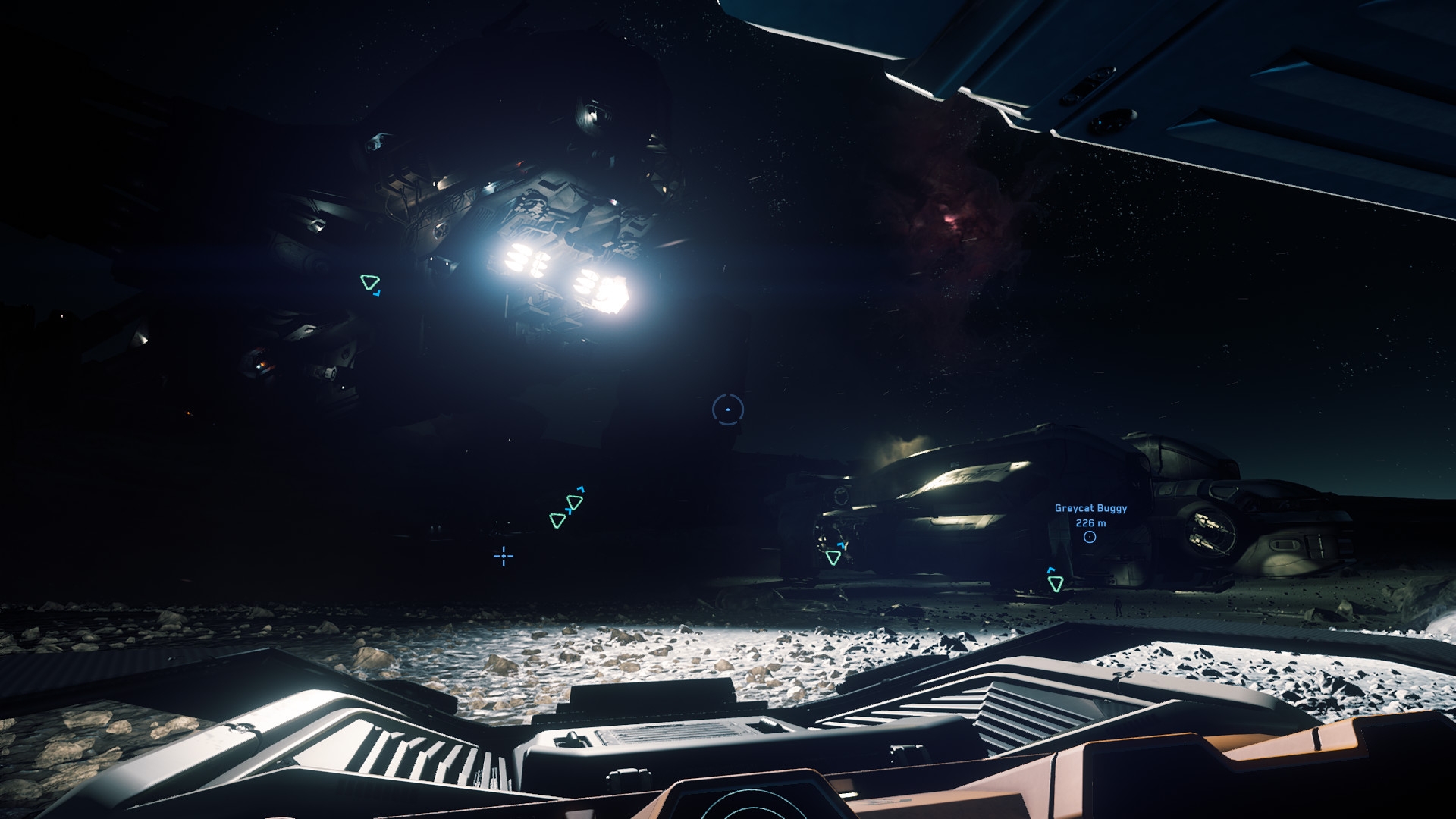Click the small blue cross-shaped crosshair
Viewport: 1456px width, 819px height.
[x=504, y=557]
